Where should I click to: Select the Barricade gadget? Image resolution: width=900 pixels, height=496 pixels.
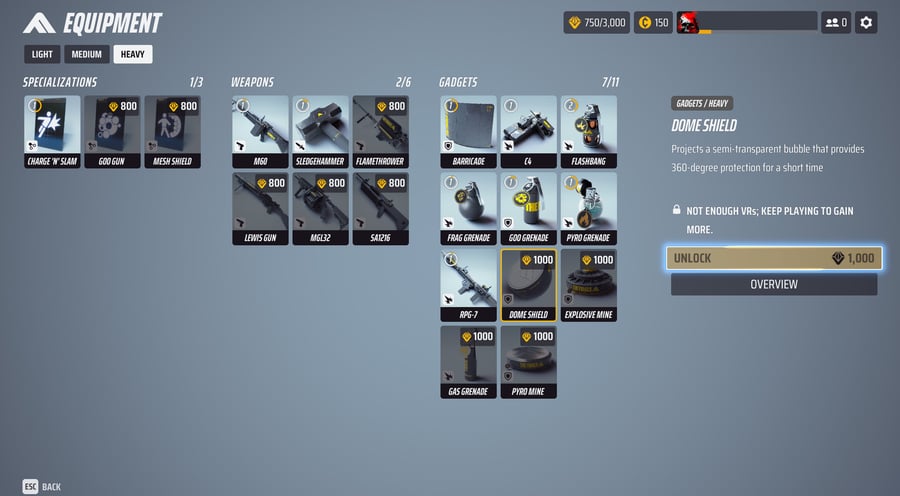tap(468, 131)
